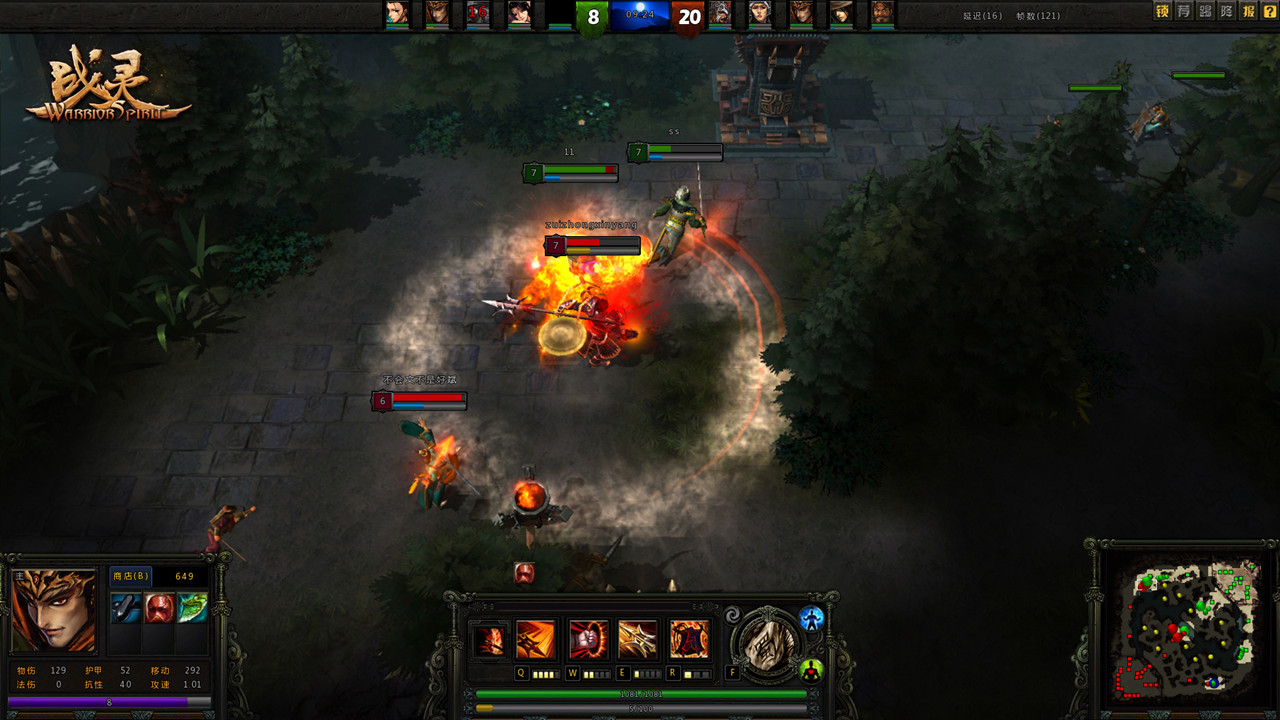This screenshot has width=1280, height=720.
Task: Select the red mask item slot
Action: click(x=159, y=608)
